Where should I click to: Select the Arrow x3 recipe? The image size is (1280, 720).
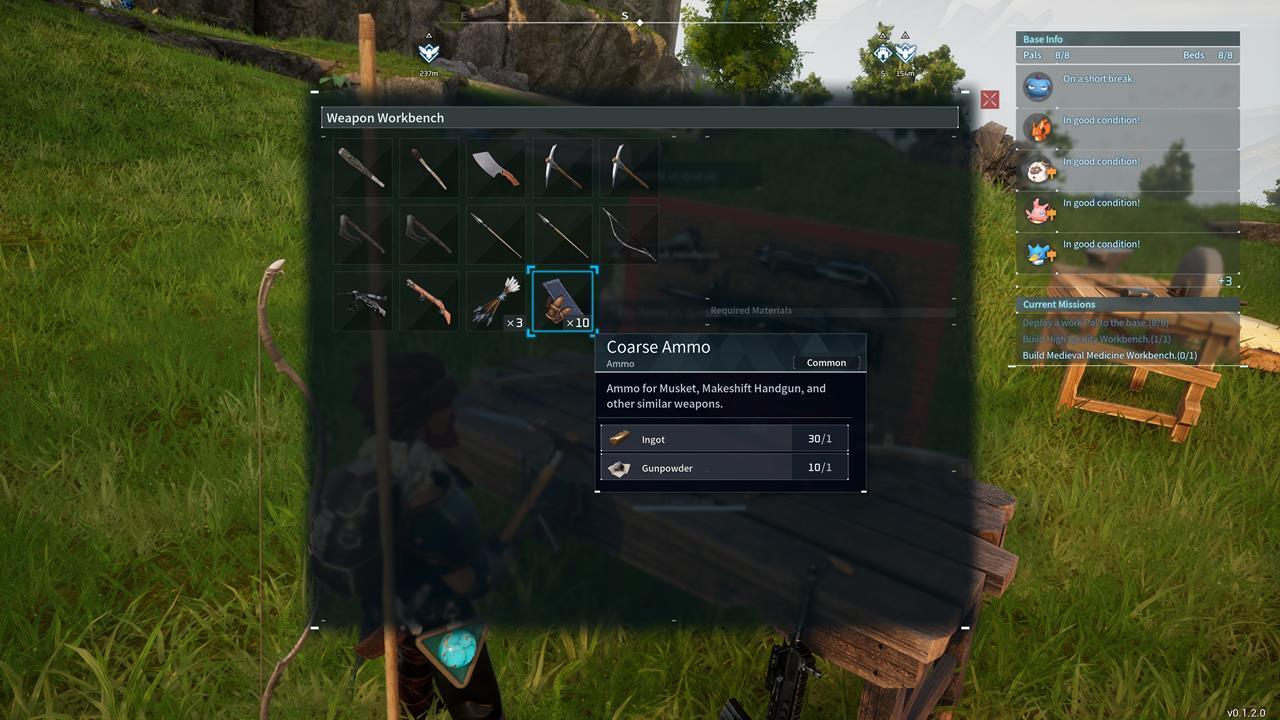(495, 300)
